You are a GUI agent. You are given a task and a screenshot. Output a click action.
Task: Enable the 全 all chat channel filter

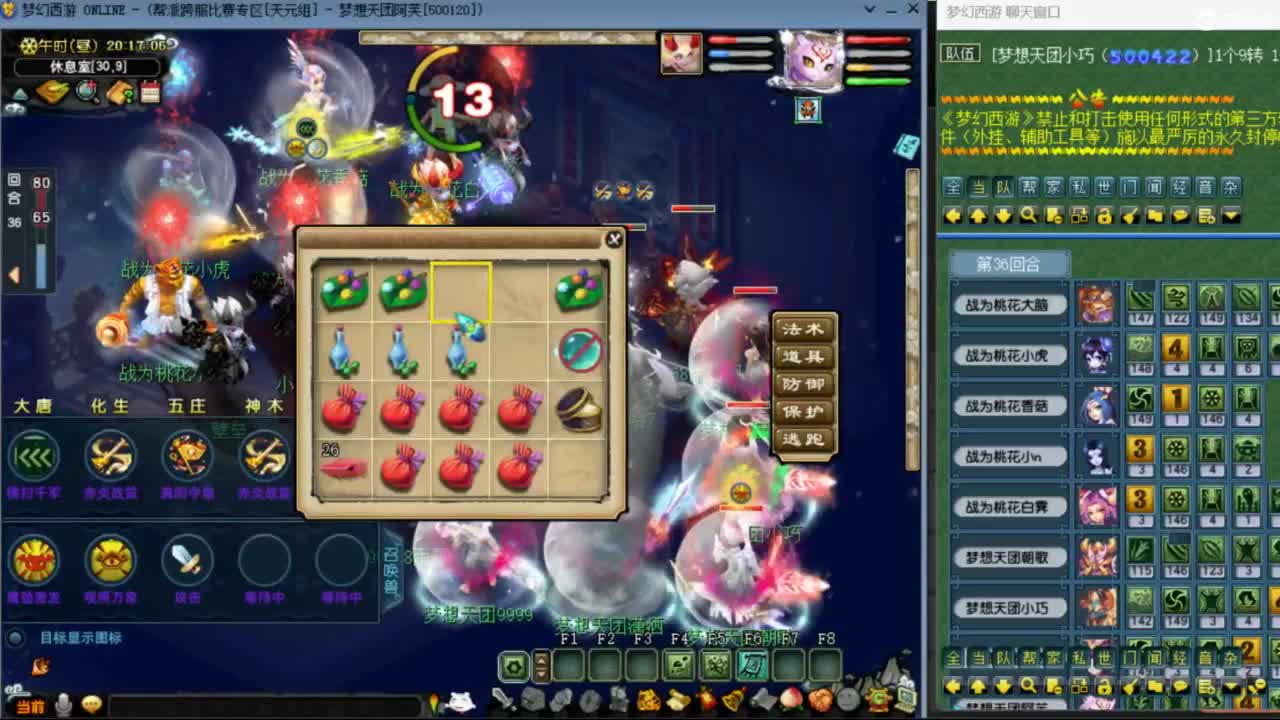click(954, 187)
